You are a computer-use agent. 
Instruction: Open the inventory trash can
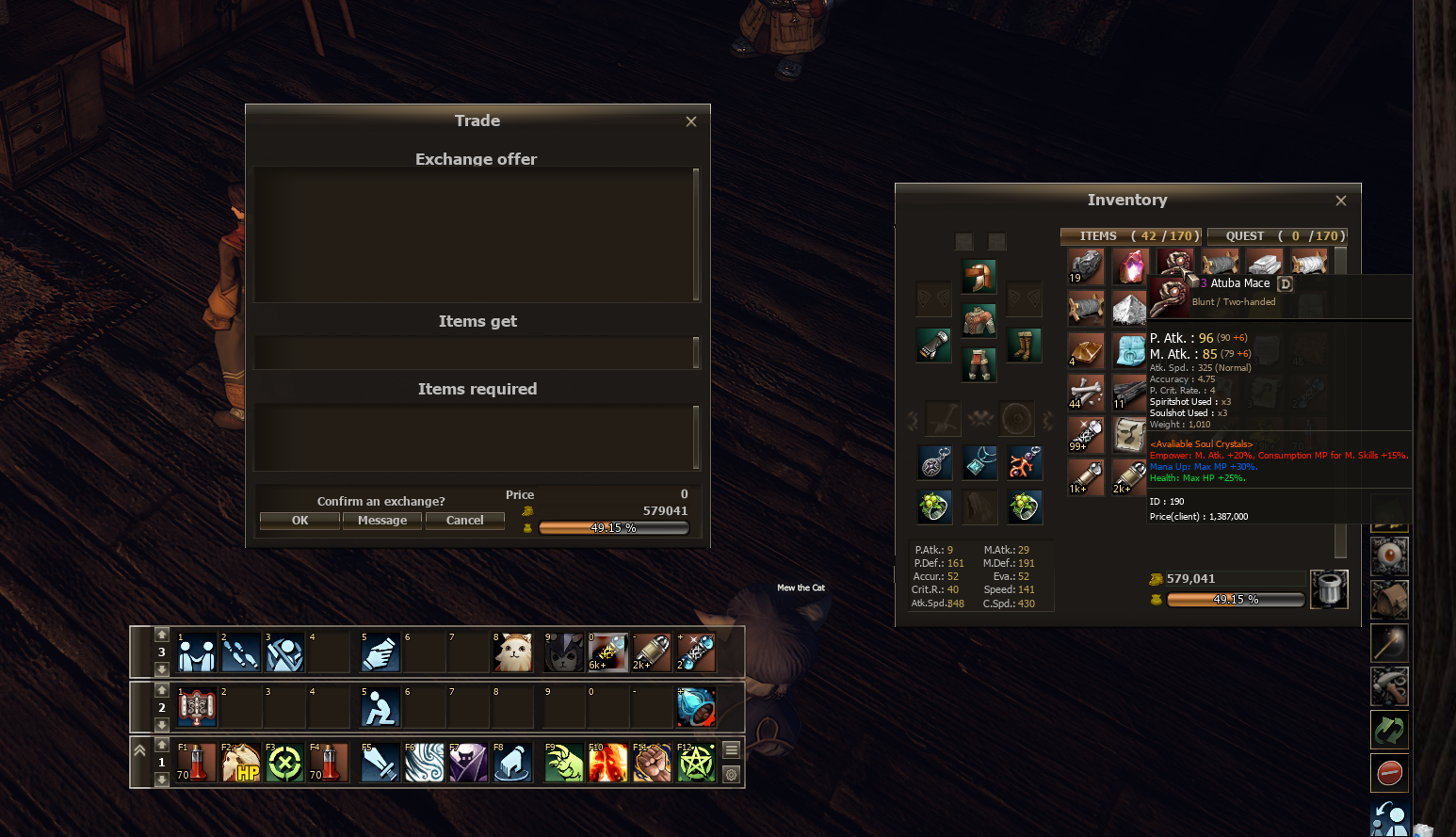[x=1329, y=589]
